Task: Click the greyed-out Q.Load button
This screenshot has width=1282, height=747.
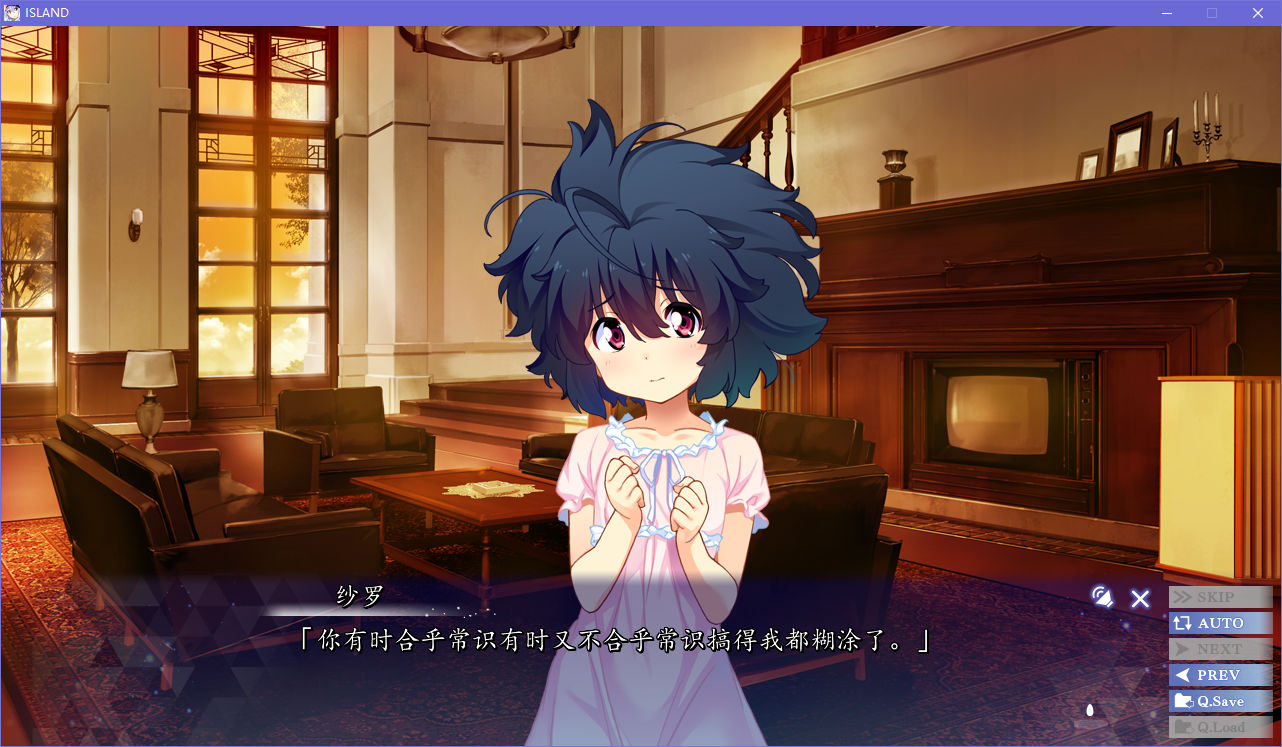Action: click(x=1220, y=727)
